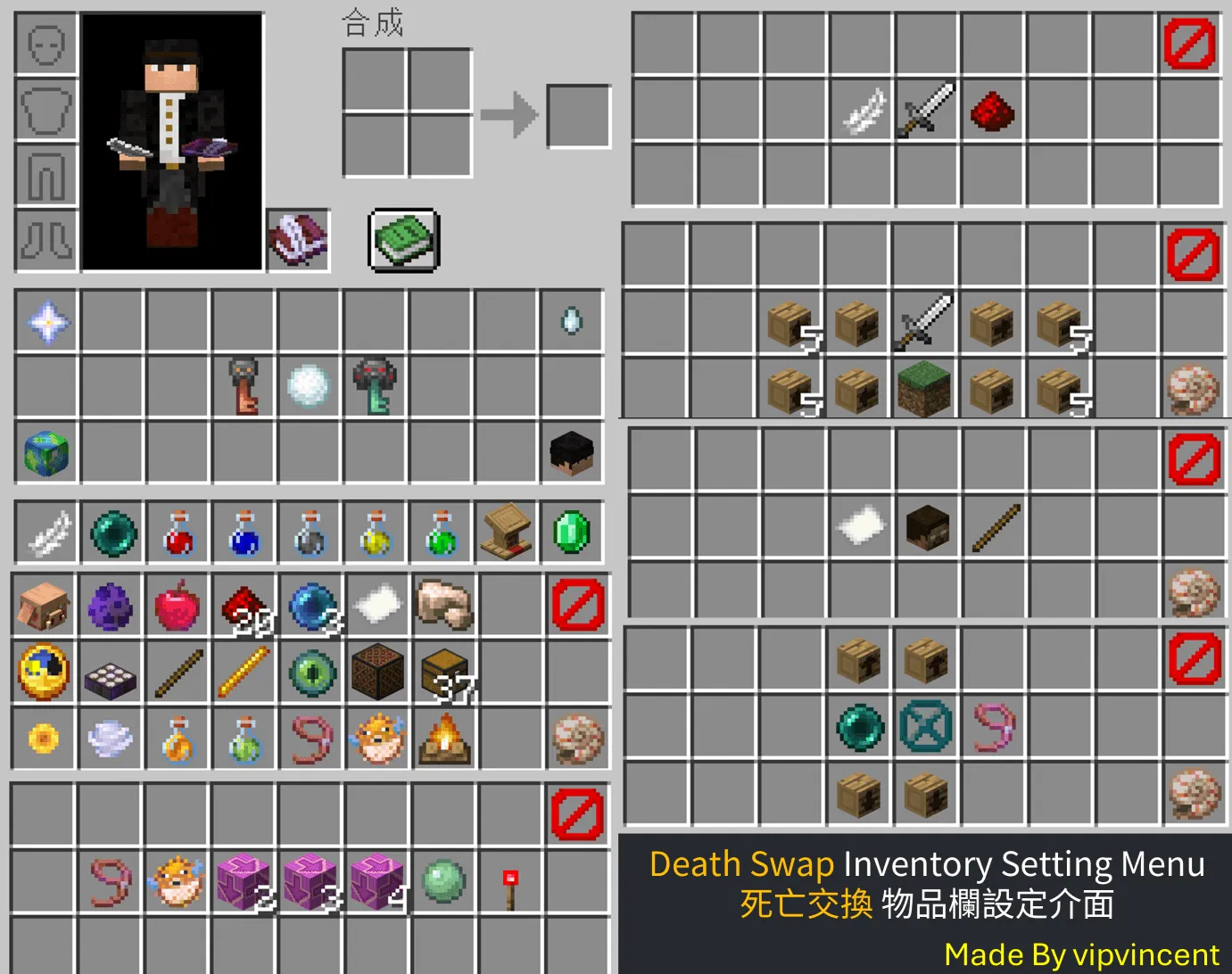Select the campfire item
The image size is (1232, 974).
click(443, 738)
